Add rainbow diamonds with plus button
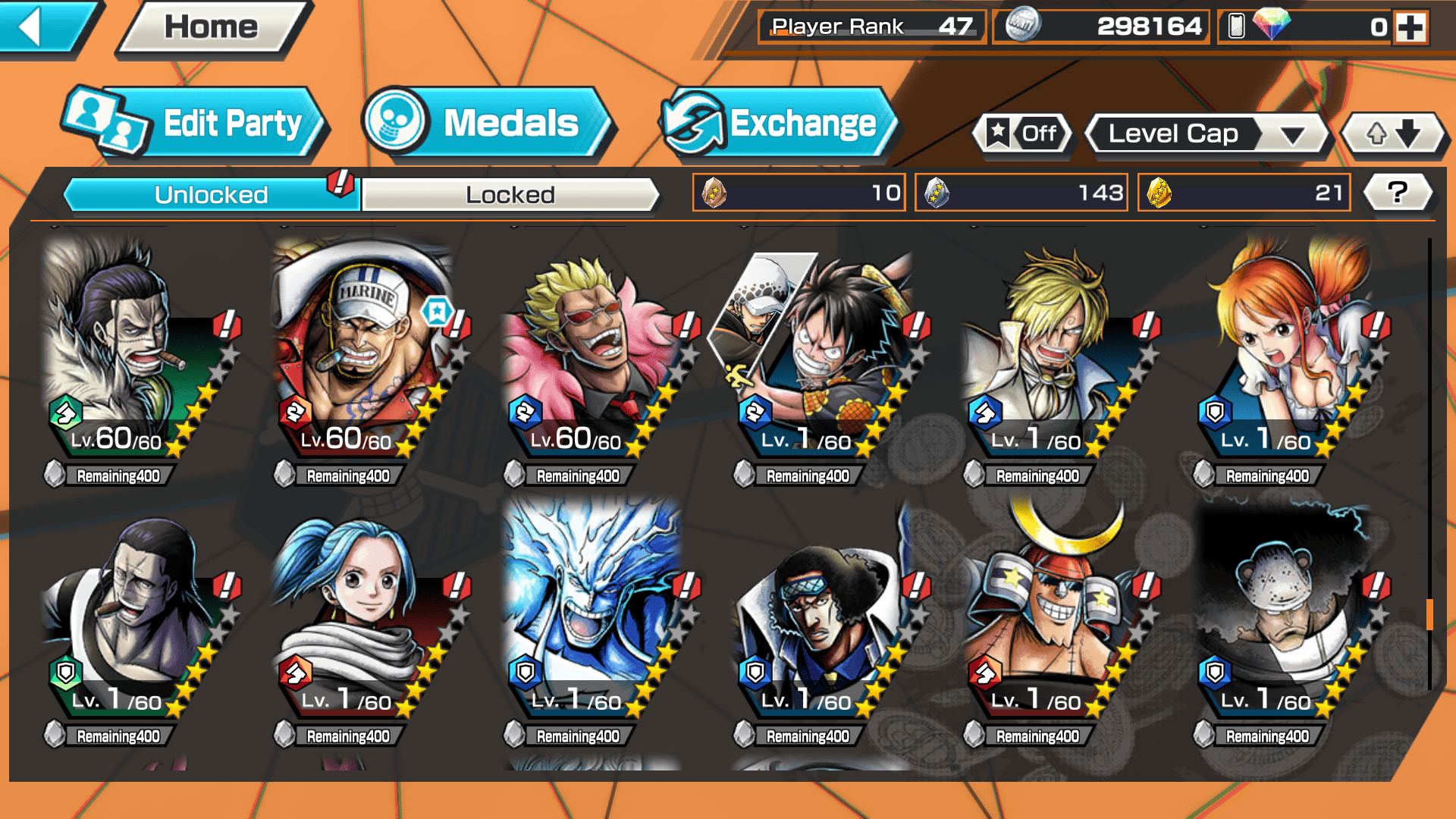 (x=1410, y=28)
